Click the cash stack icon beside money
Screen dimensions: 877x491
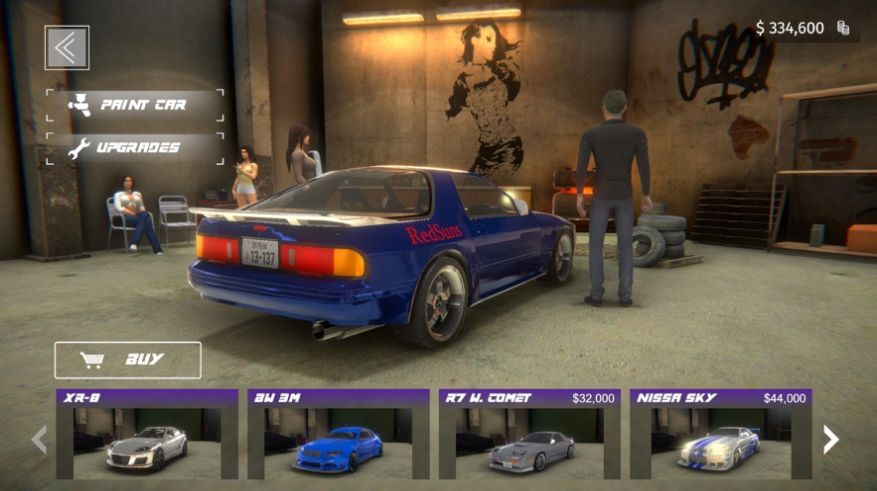tap(843, 28)
